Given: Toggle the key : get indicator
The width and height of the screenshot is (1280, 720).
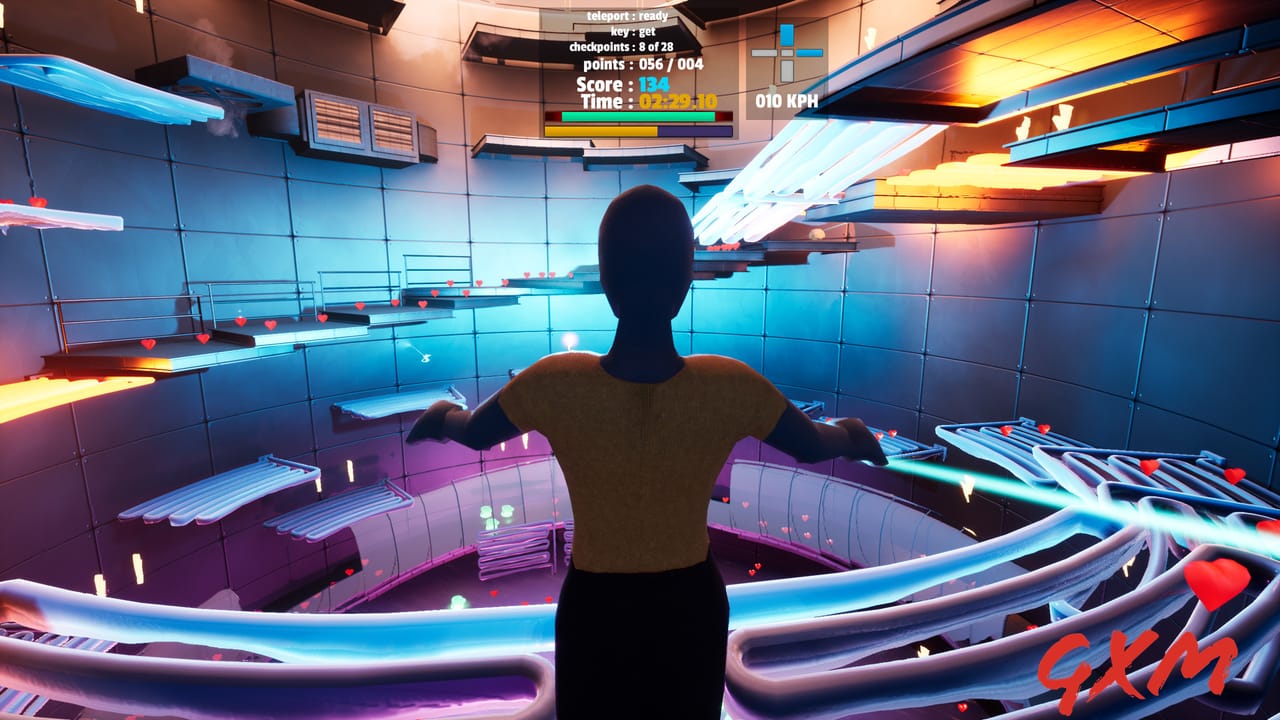Looking at the screenshot, I should [x=633, y=32].
